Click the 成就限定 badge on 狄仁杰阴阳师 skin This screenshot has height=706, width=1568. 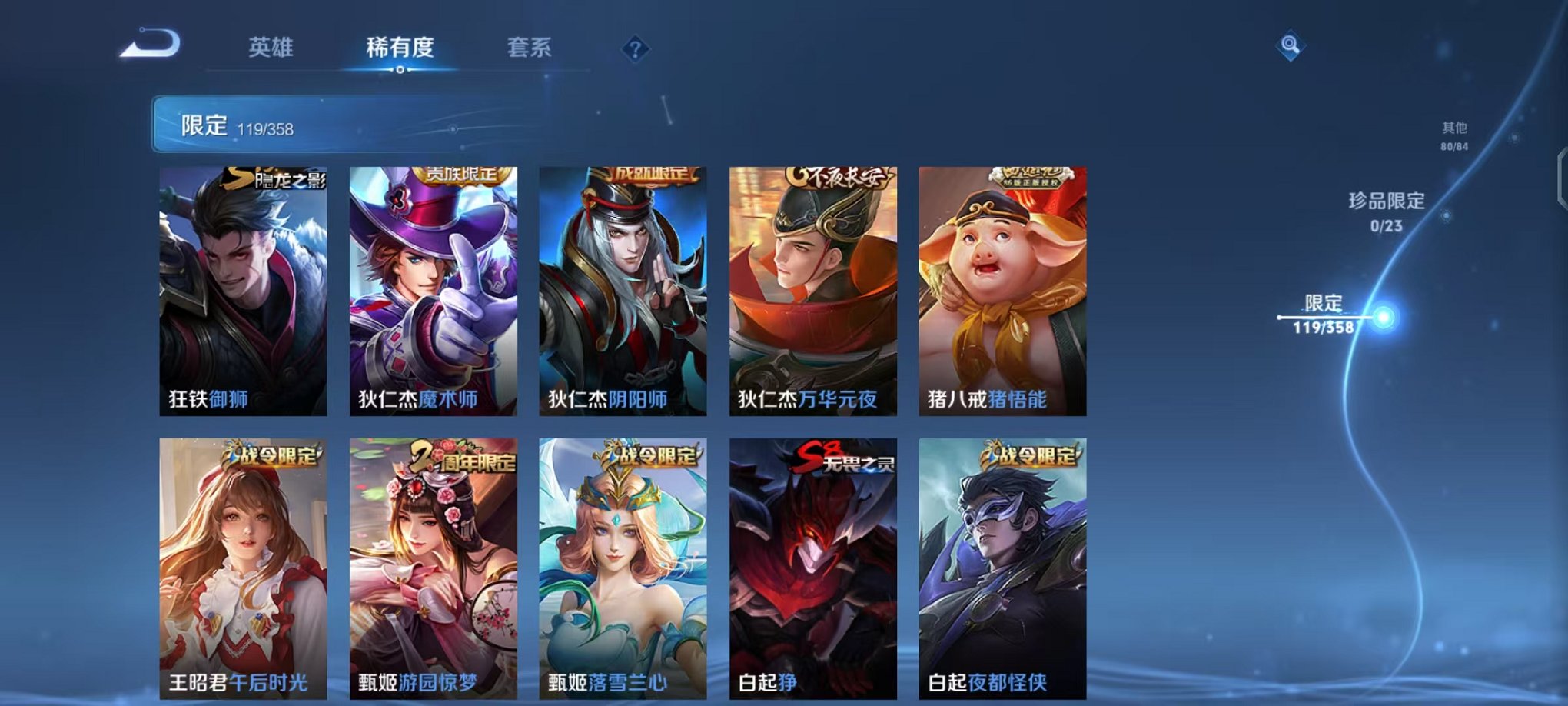tap(655, 175)
